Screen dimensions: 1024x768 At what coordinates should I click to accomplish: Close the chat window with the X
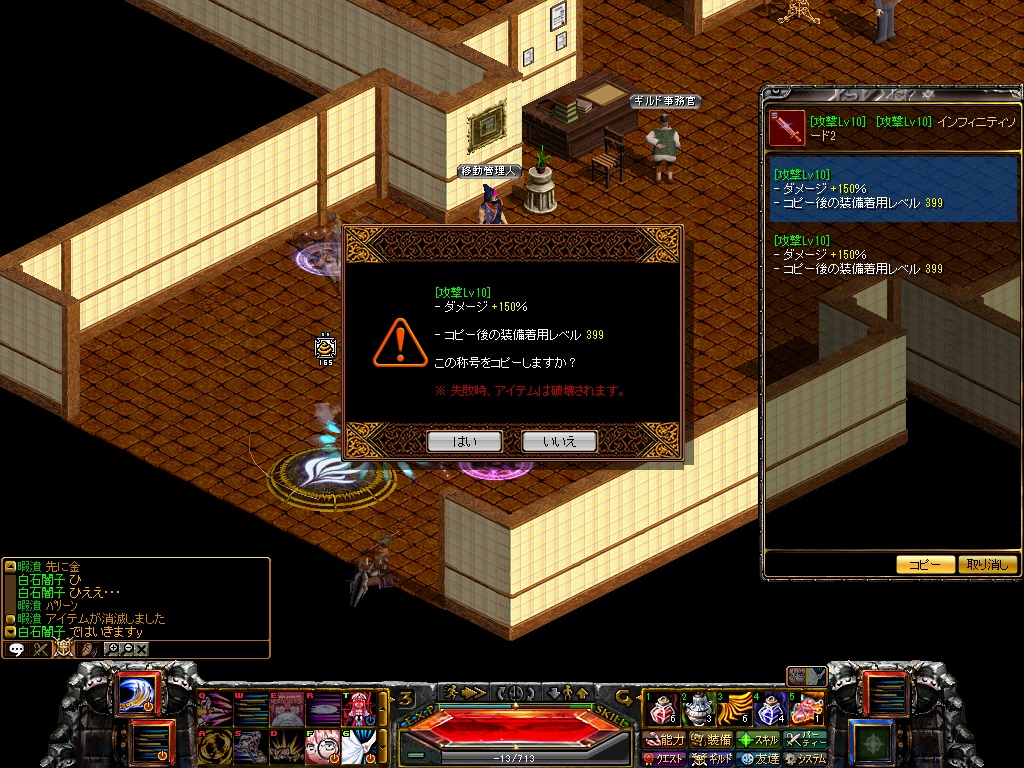click(x=142, y=649)
